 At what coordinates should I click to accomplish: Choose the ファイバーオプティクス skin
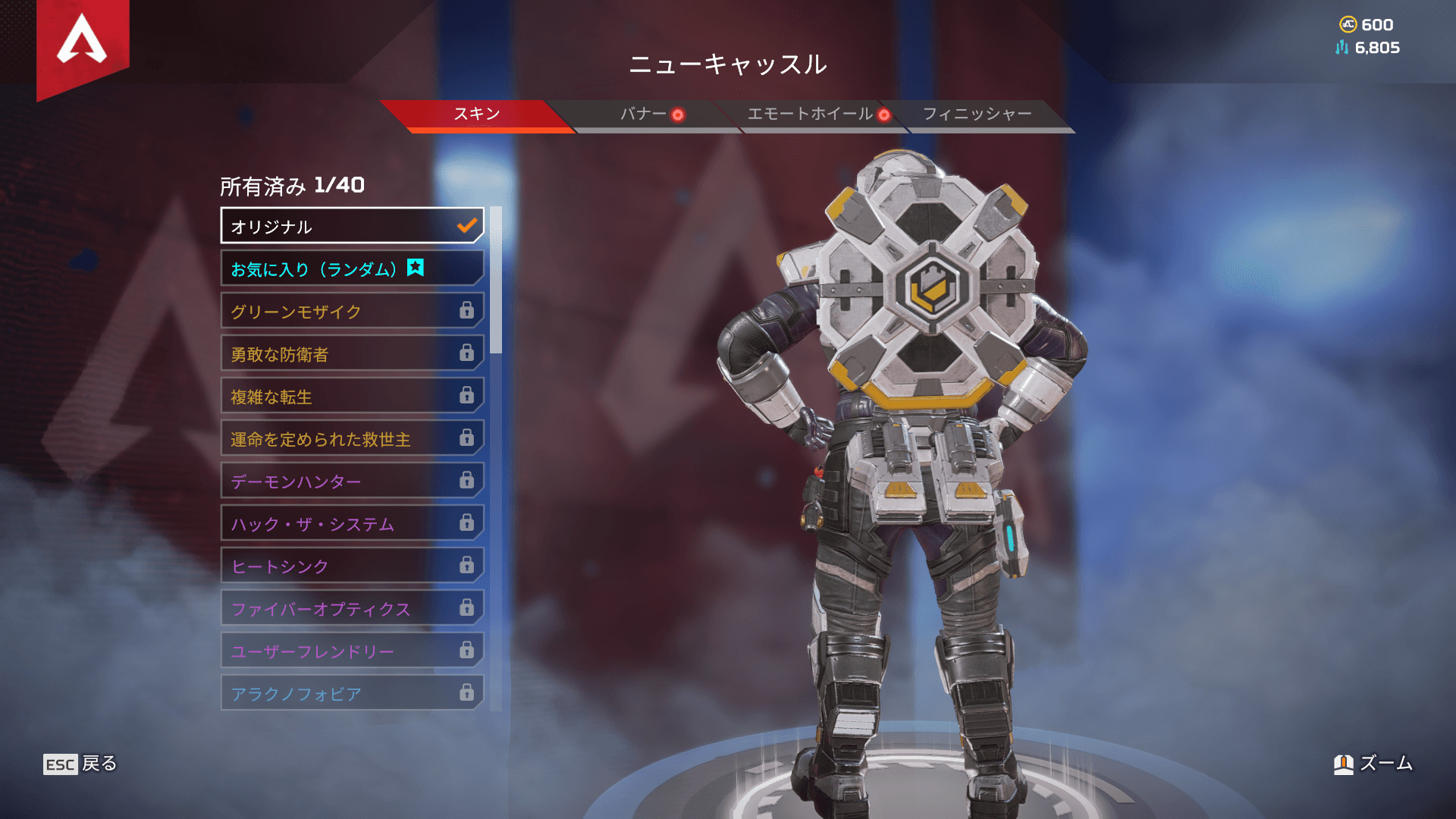(x=352, y=608)
